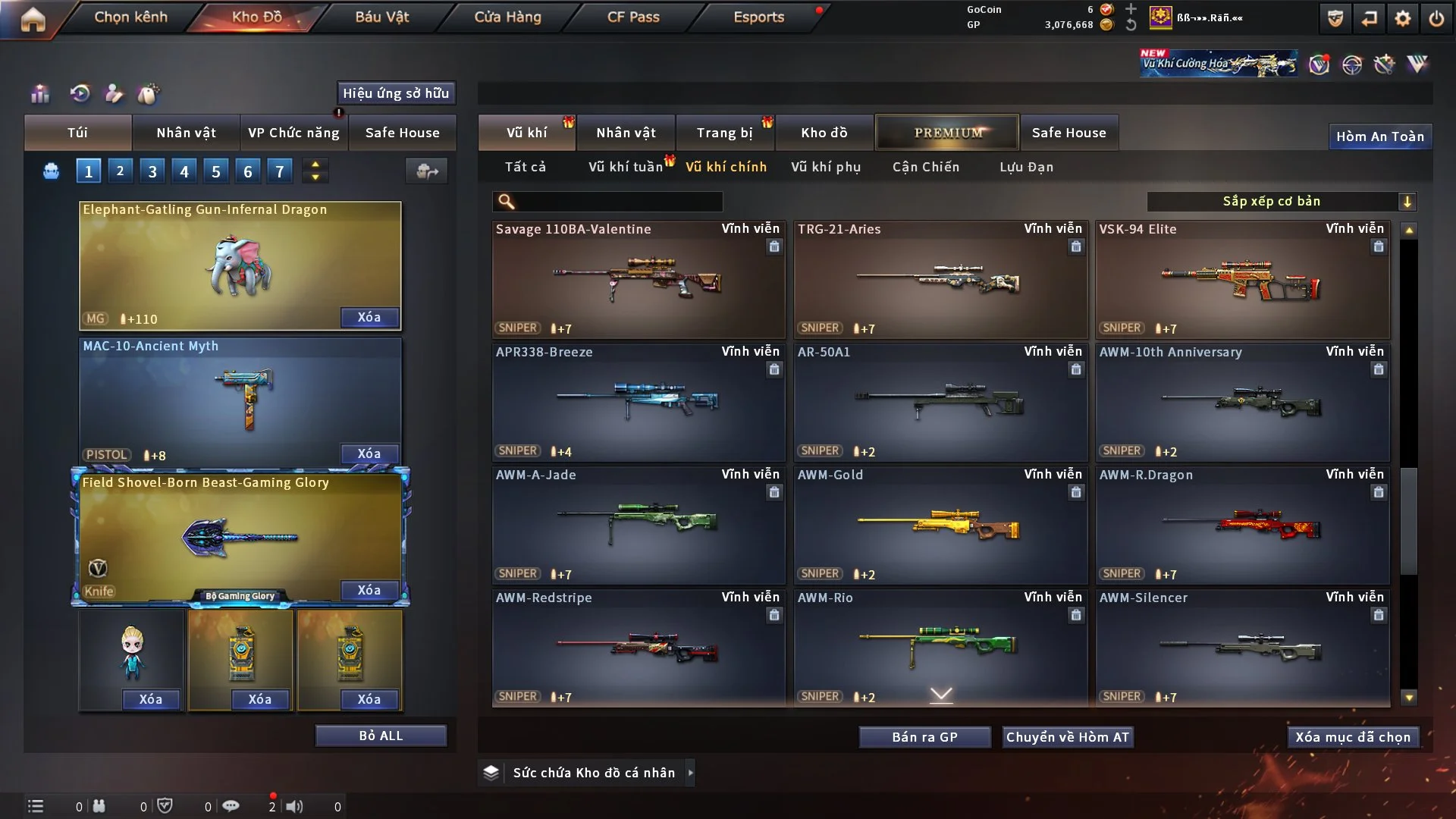Open the Cửa Hàng shop menu
Viewport: 1456px width, 819px height.
[x=507, y=17]
